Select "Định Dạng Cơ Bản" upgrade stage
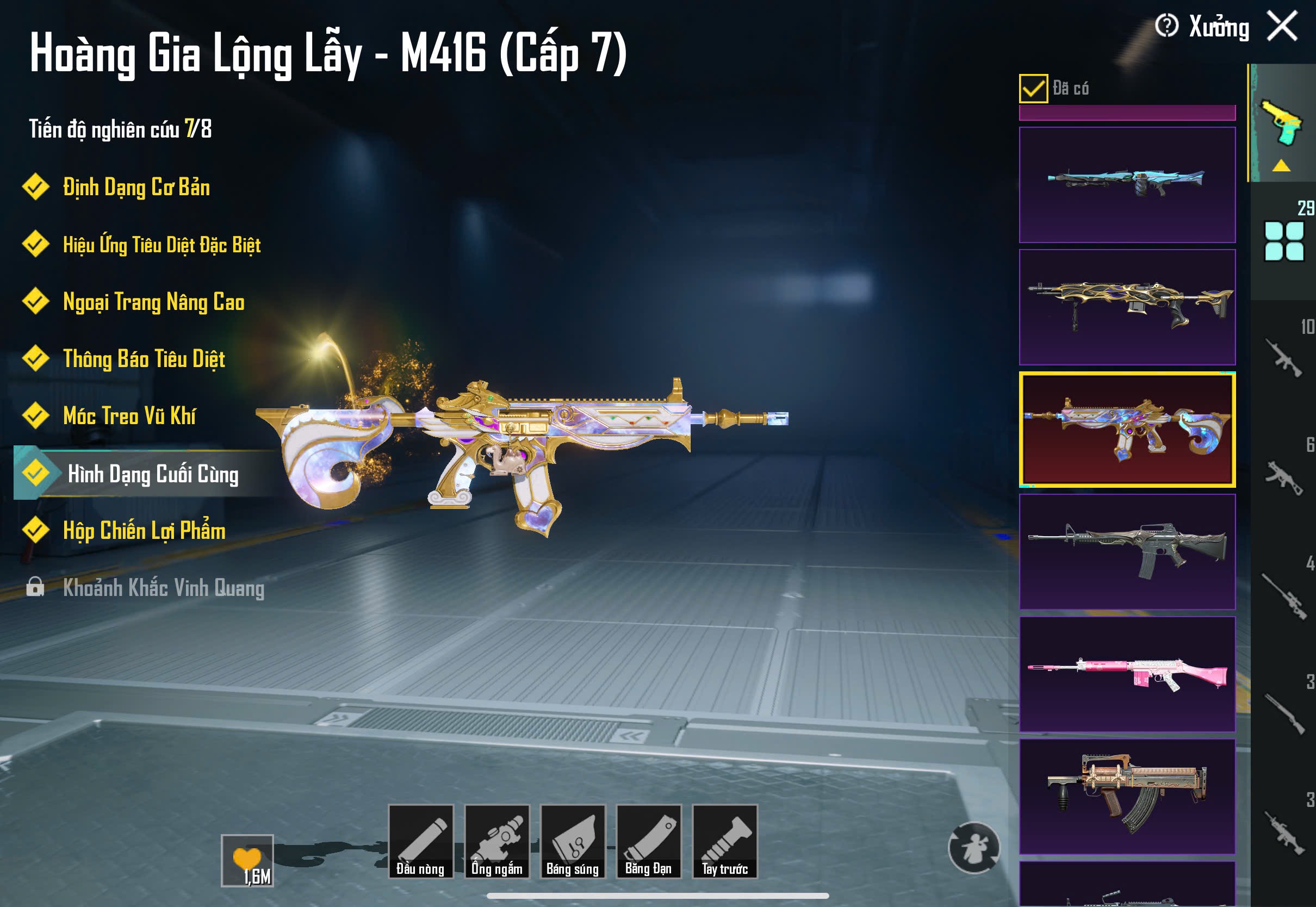The height and width of the screenshot is (907, 1316). pos(136,188)
